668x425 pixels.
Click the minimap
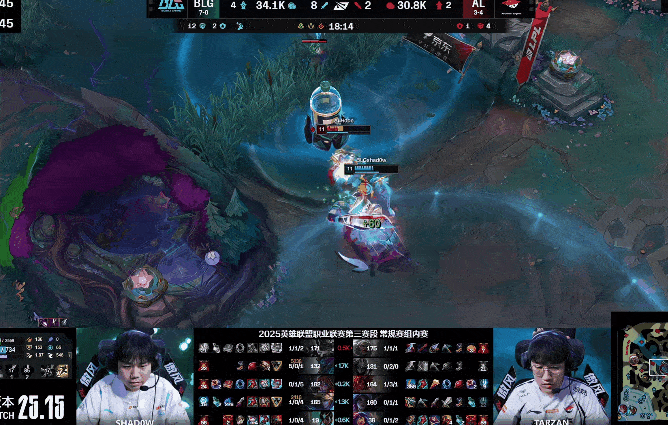641,372
